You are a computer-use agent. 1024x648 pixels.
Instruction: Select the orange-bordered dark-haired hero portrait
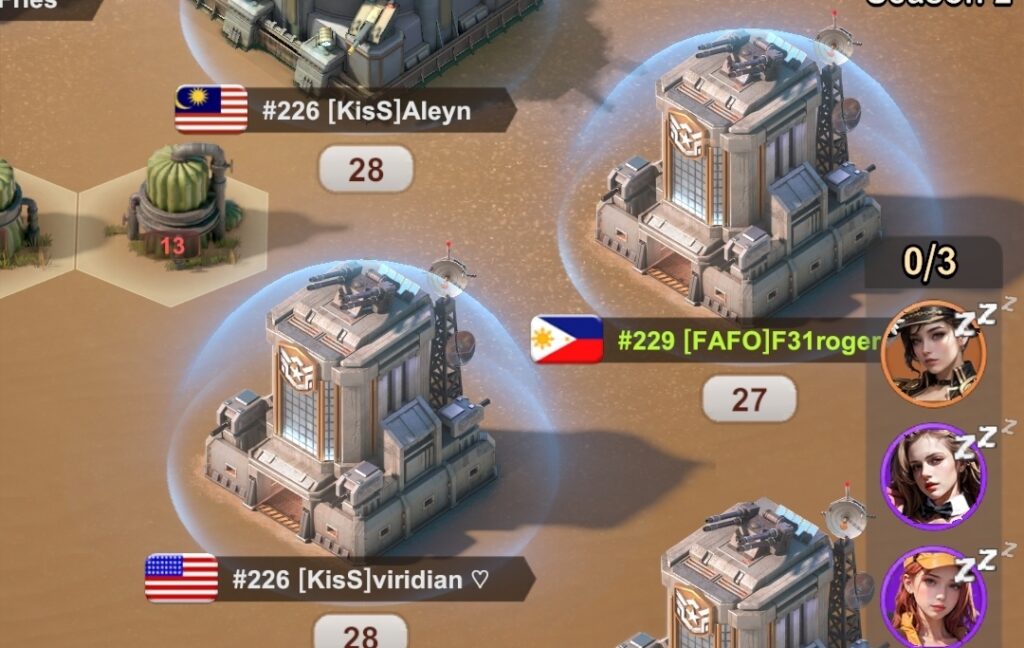point(933,354)
